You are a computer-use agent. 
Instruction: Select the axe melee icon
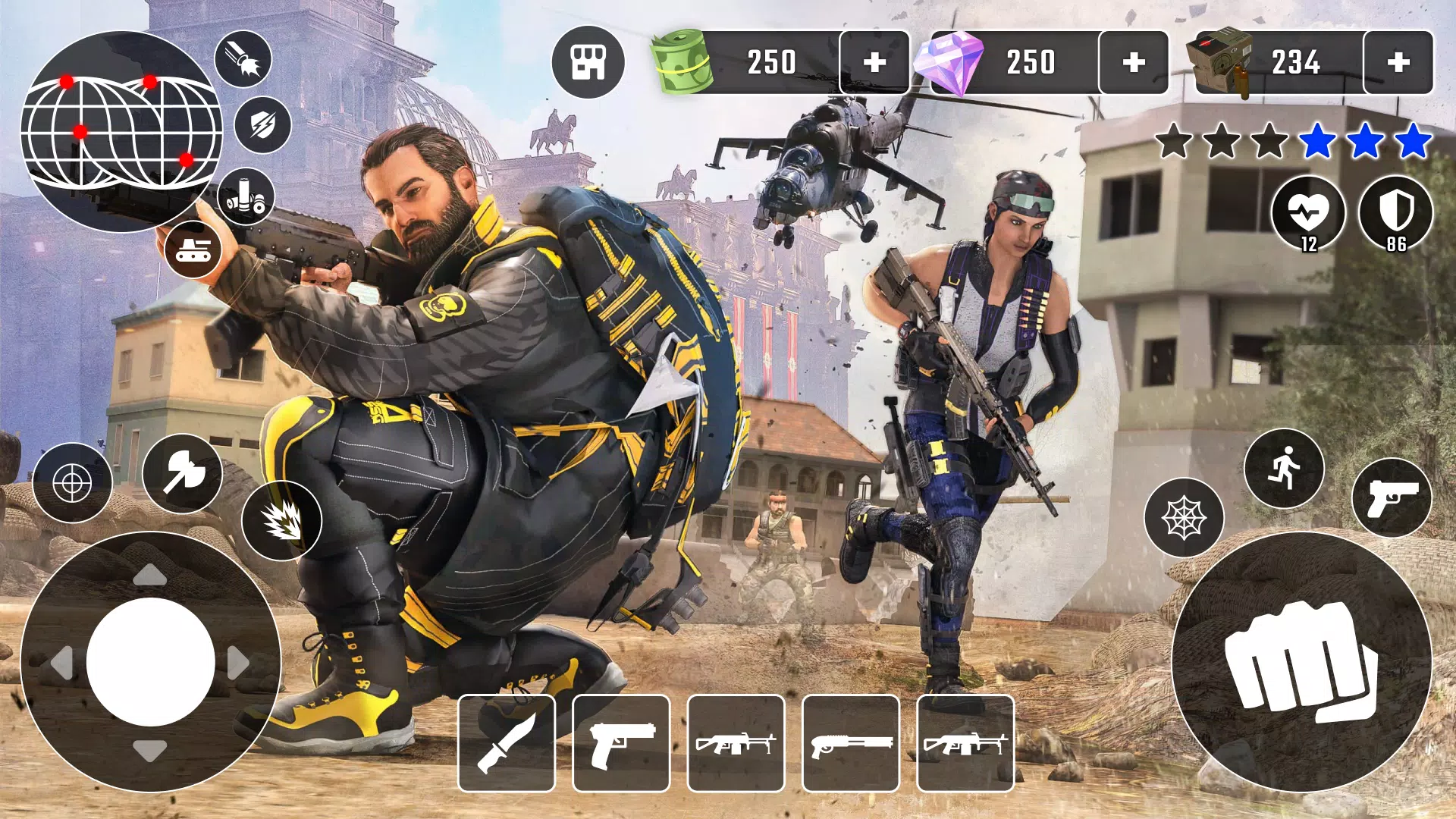pos(182,472)
